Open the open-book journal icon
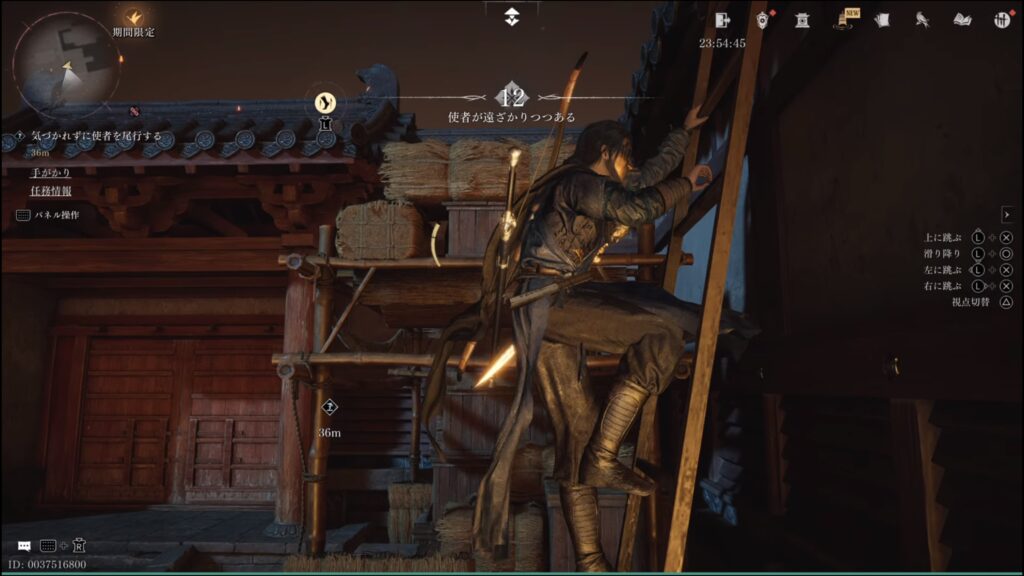The height and width of the screenshot is (576, 1024). point(962,19)
